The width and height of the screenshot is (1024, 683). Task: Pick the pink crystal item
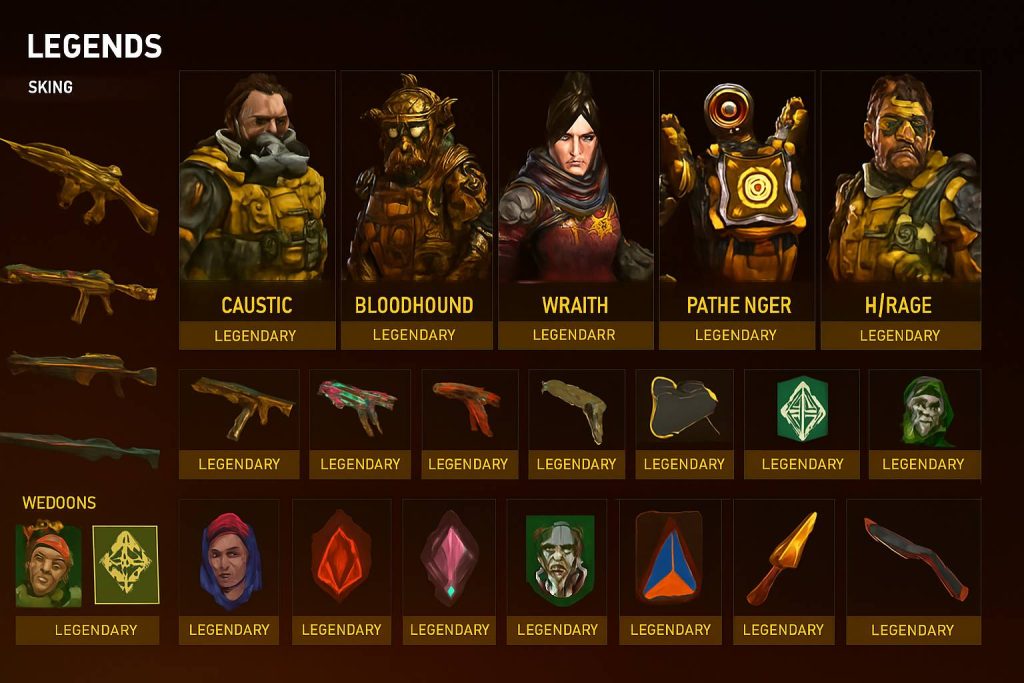(x=449, y=560)
